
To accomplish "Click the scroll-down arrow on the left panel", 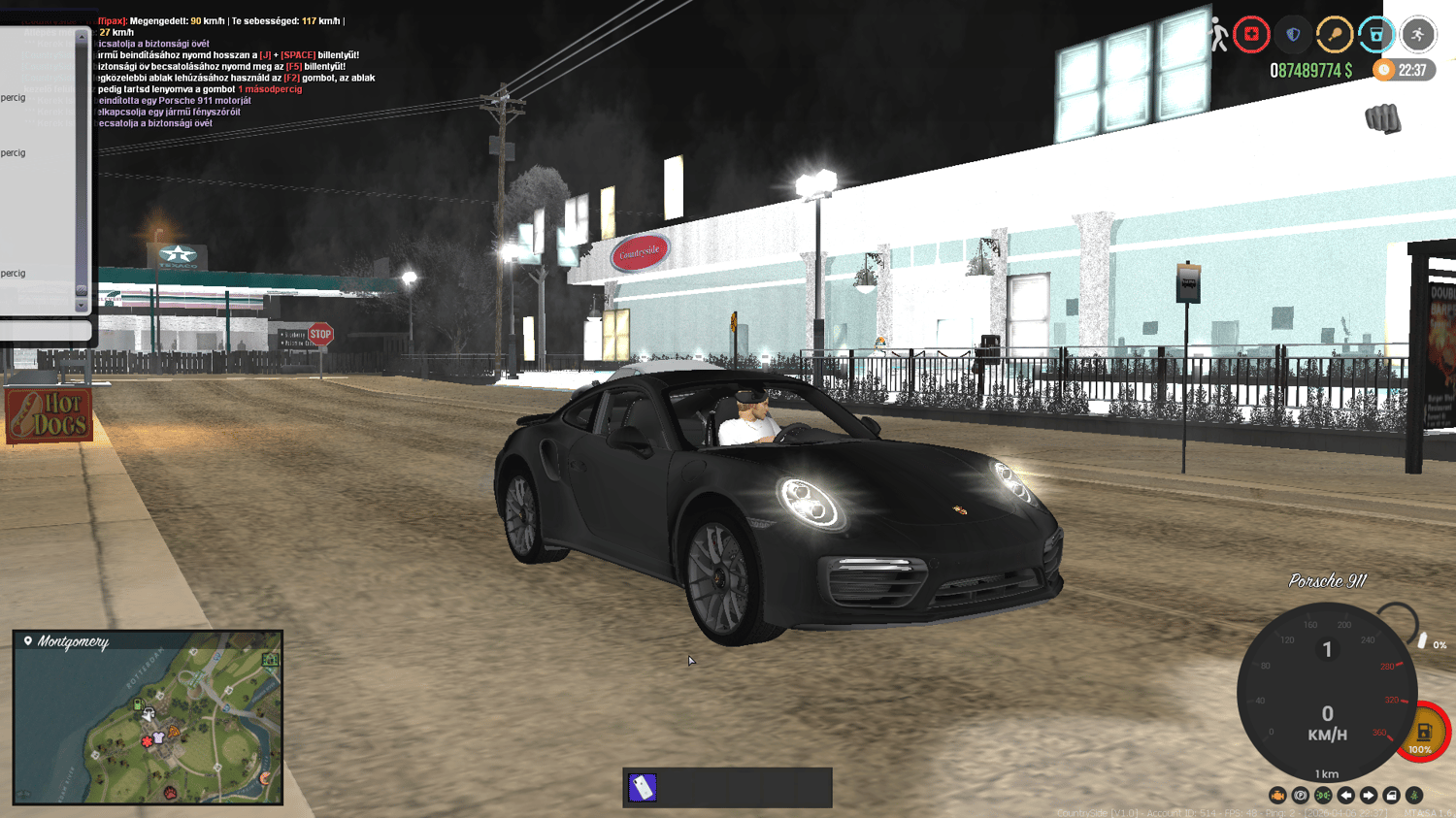I will [82, 306].
